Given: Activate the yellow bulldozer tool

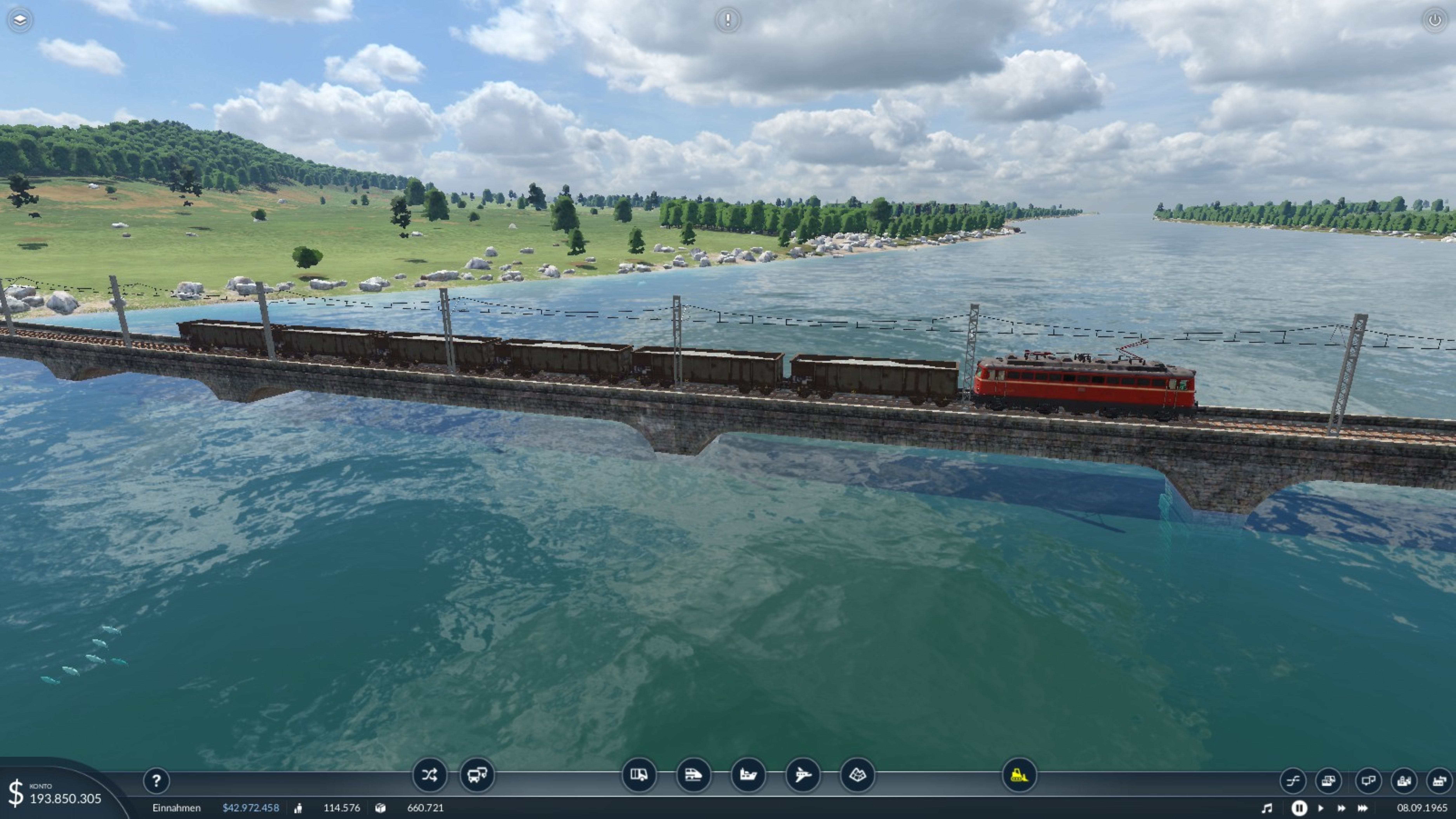Looking at the screenshot, I should click(x=1019, y=775).
